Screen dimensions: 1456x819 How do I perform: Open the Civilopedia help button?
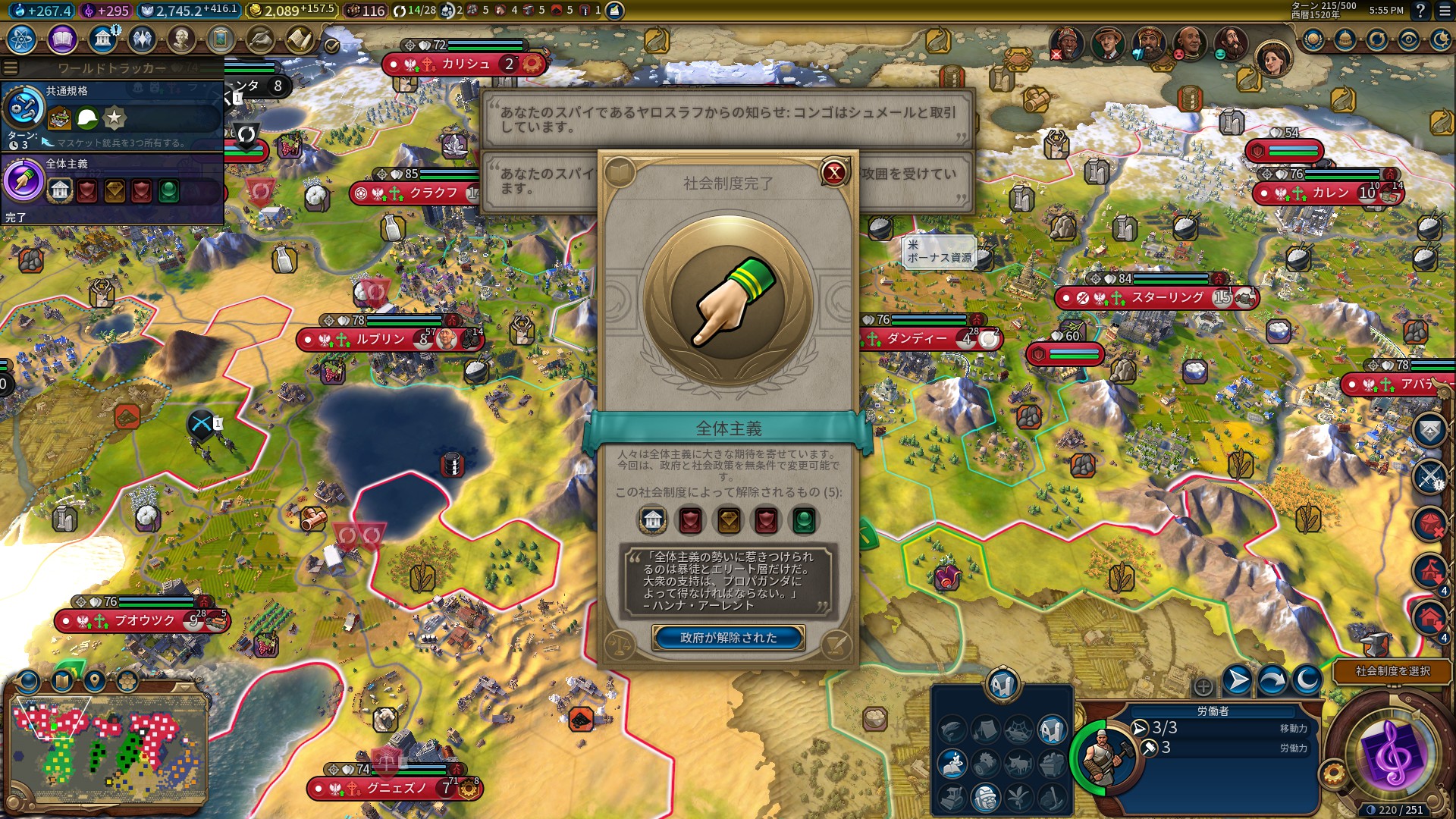point(1420,11)
